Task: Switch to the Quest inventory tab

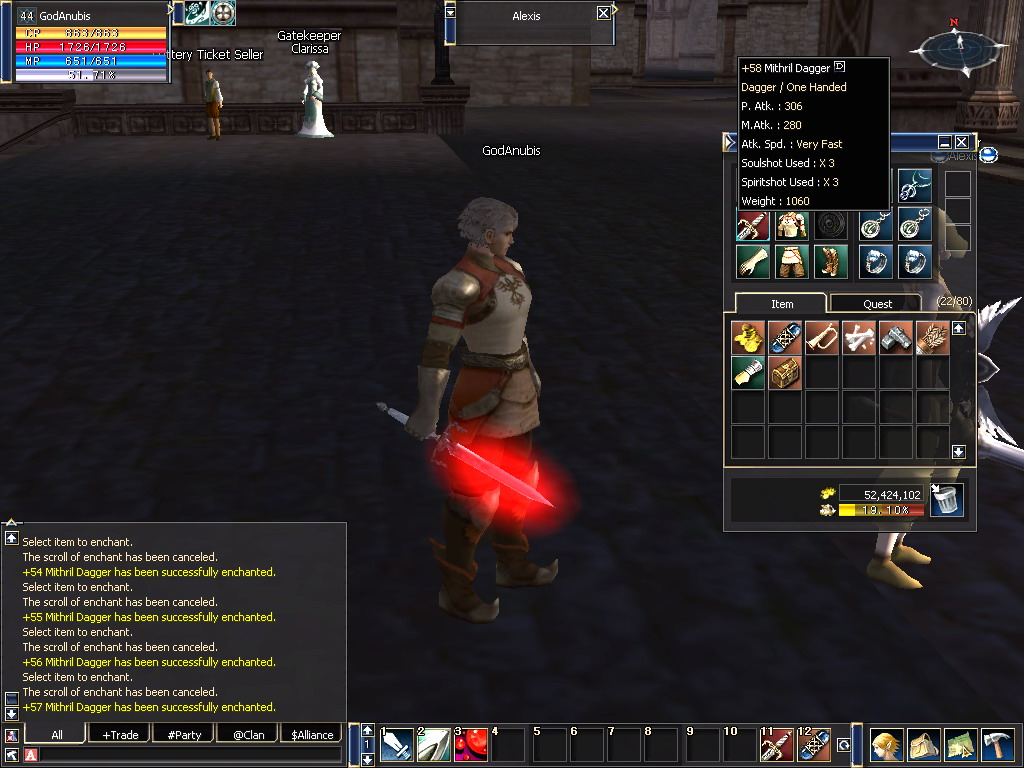Action: click(877, 304)
